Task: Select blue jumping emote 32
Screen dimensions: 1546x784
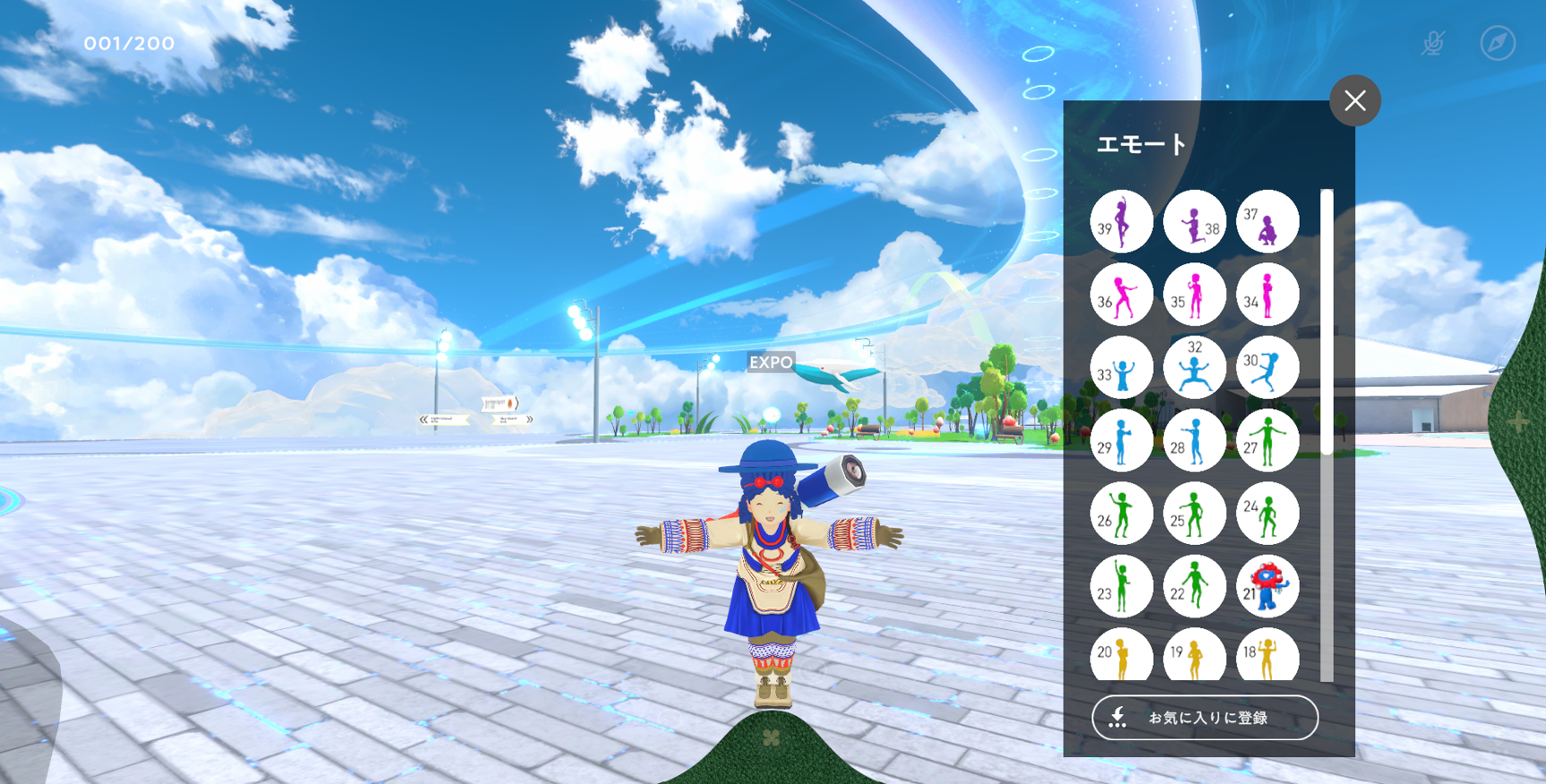Action: [x=1194, y=367]
